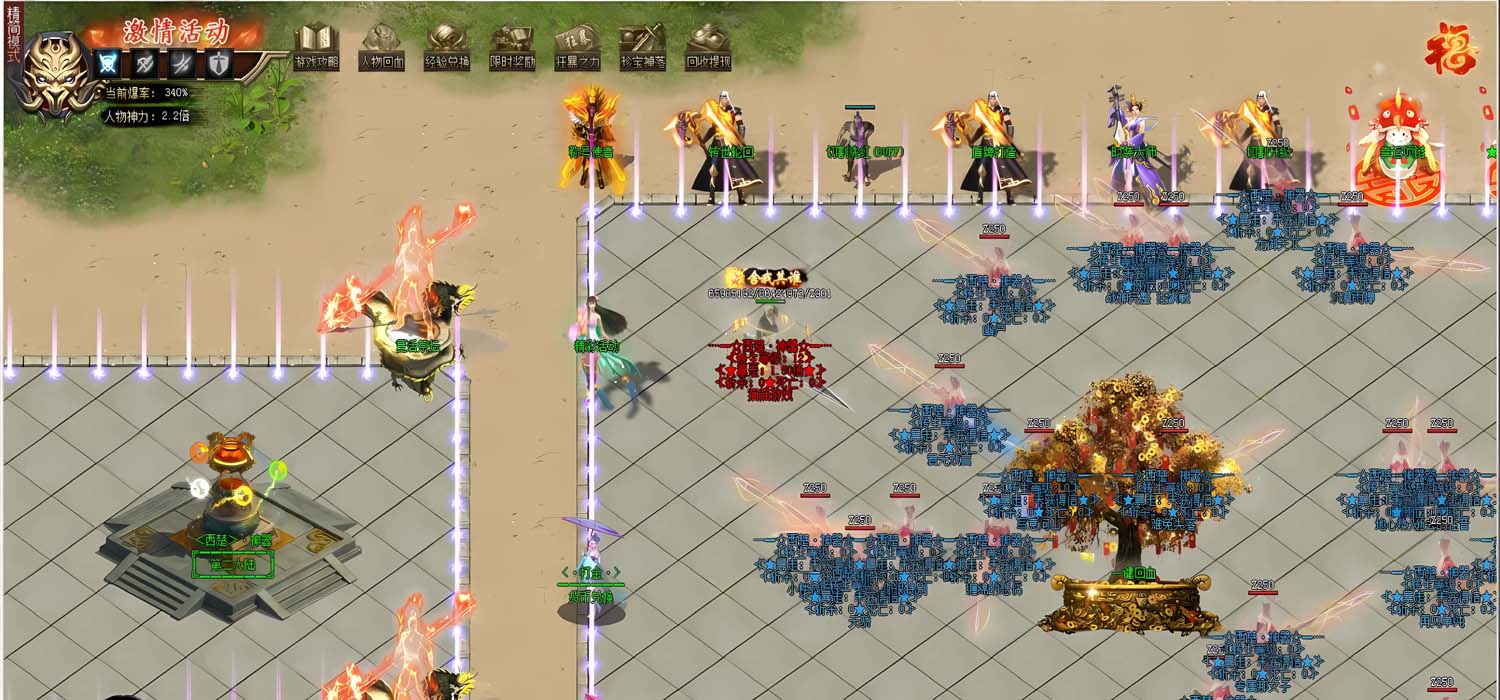This screenshot has height=700, width=1500.
Task: Open the 游戏攻略 game guide
Action: (316, 47)
